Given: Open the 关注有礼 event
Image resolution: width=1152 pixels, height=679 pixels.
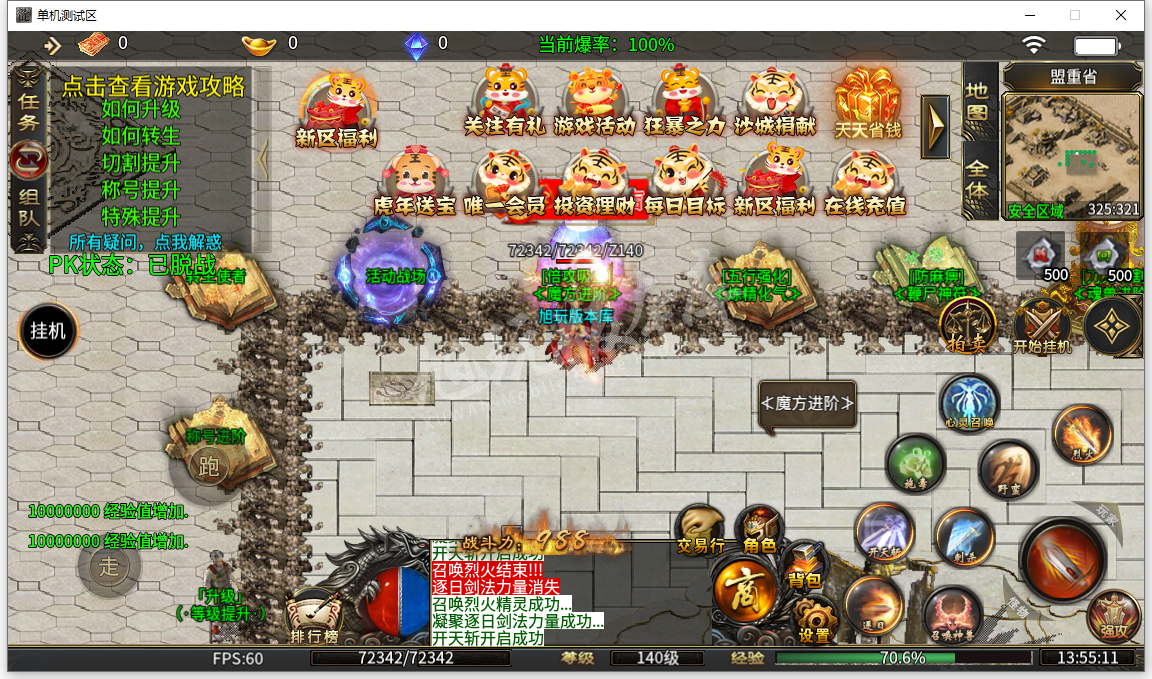Looking at the screenshot, I should tap(504, 100).
